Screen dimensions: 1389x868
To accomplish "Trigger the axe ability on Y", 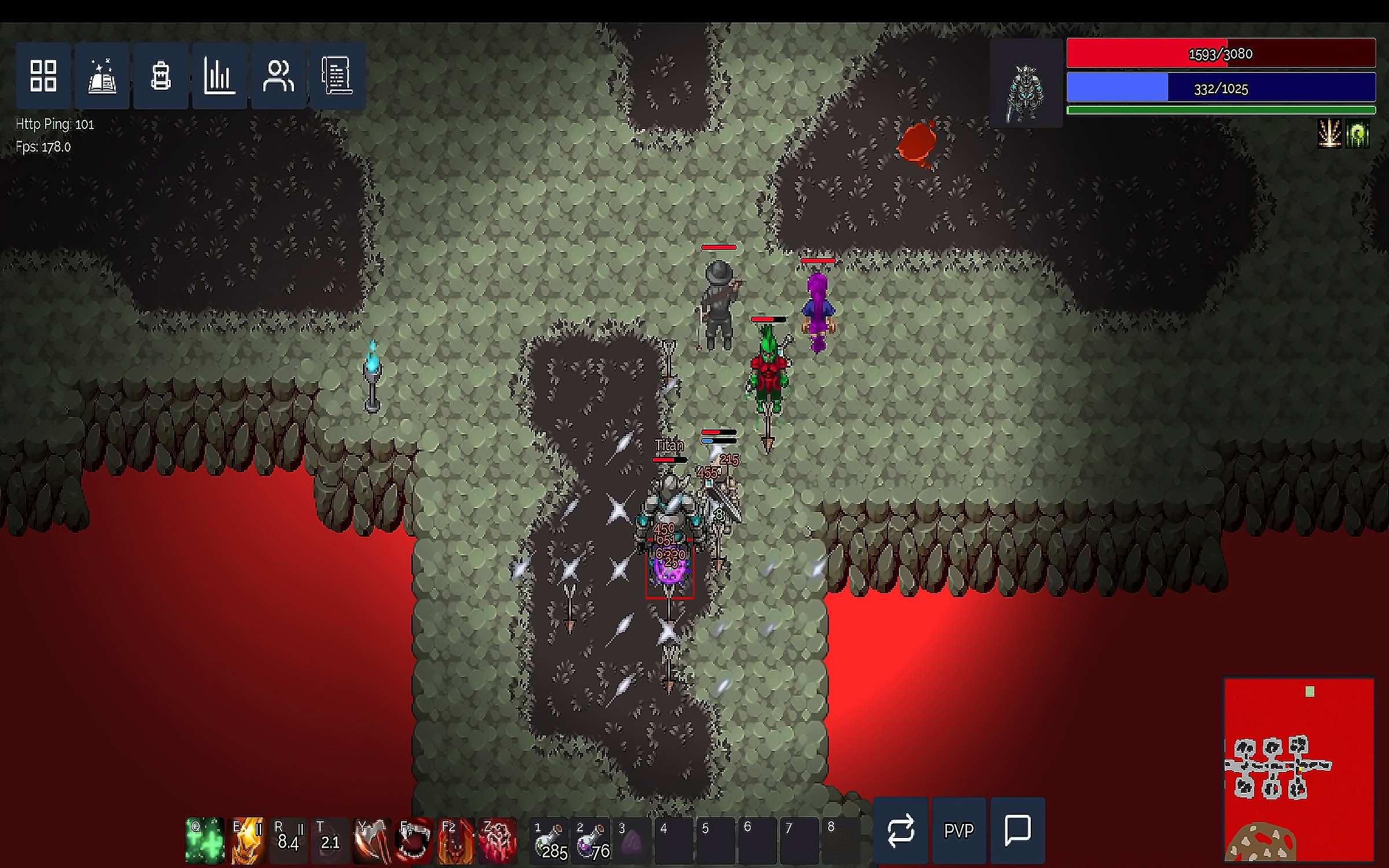I will [x=370, y=840].
